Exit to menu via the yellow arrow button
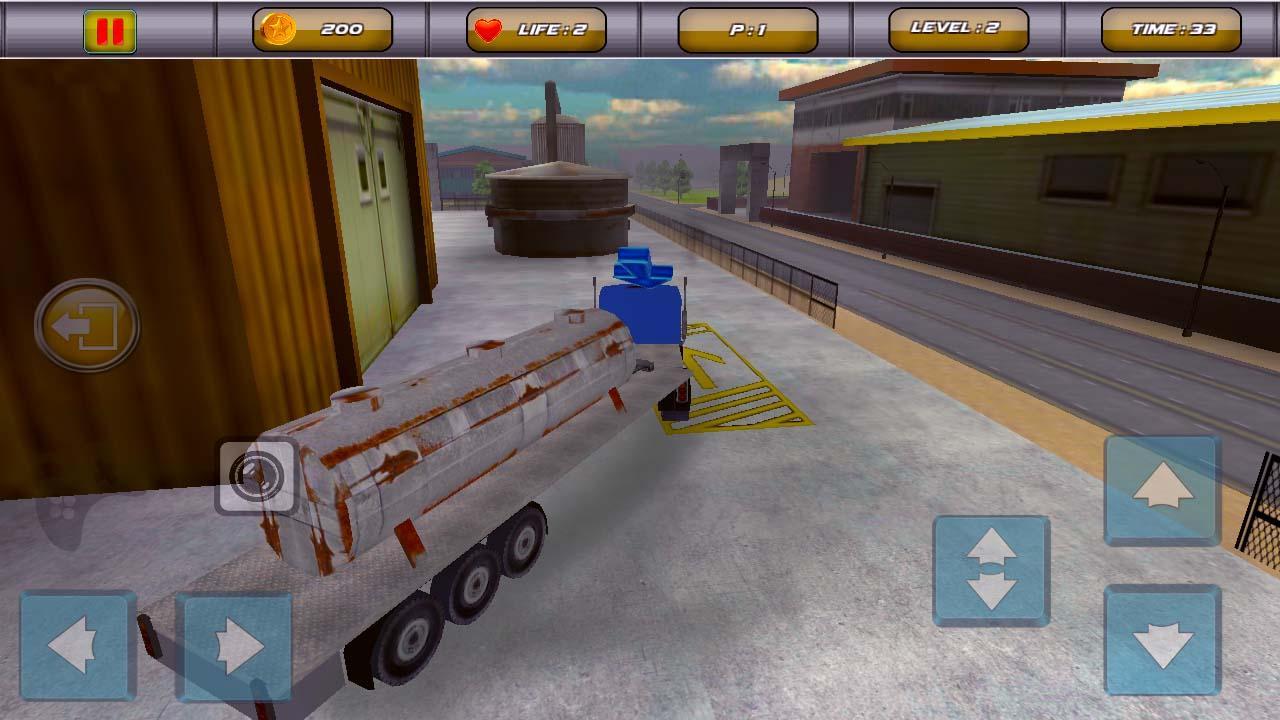 (88, 327)
